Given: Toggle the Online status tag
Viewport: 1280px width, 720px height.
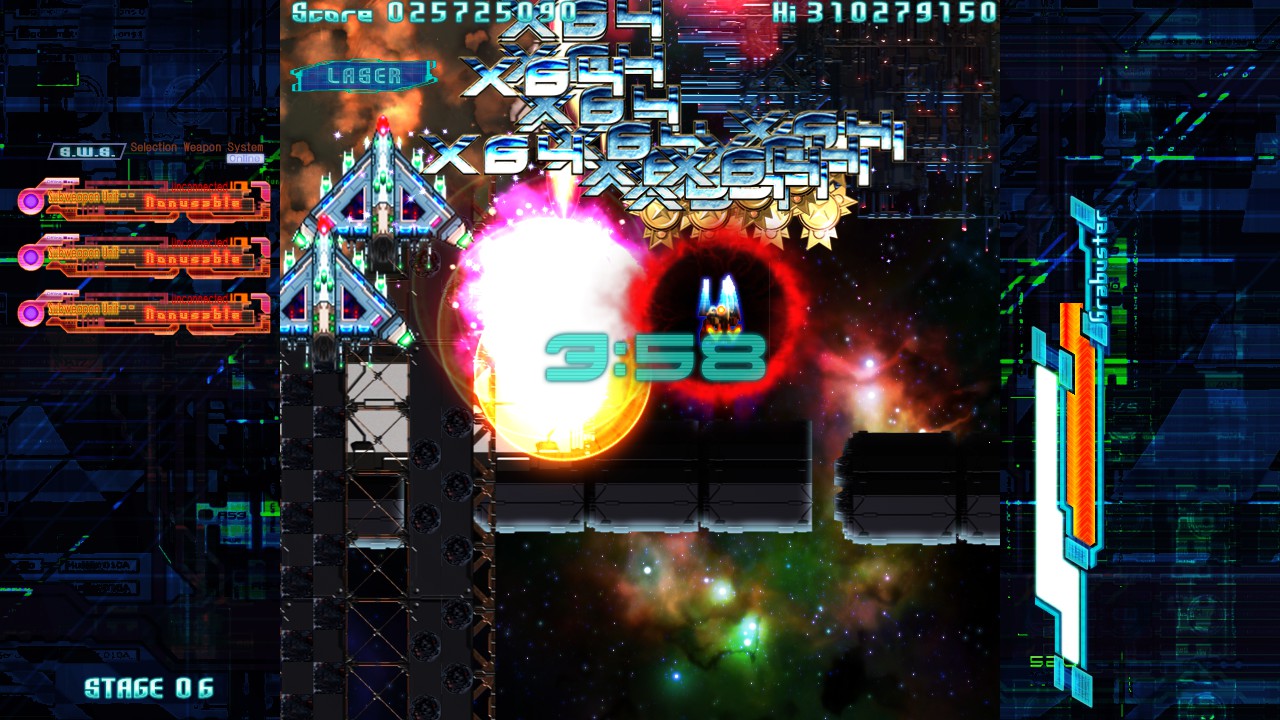Looking at the screenshot, I should click(x=245, y=158).
